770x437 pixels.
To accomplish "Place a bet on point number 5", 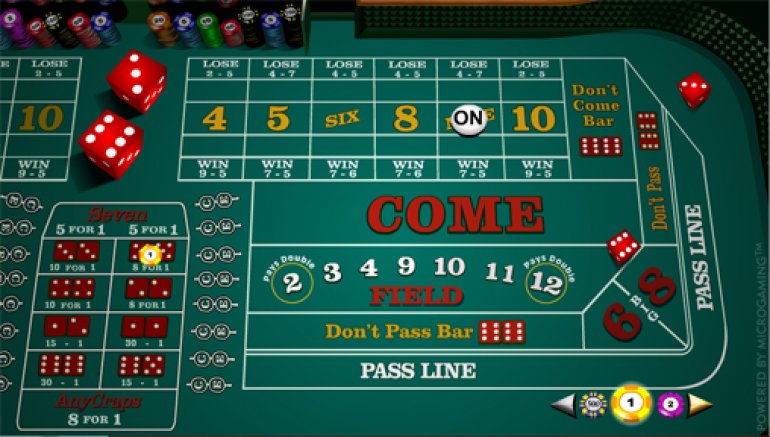I will [278, 119].
